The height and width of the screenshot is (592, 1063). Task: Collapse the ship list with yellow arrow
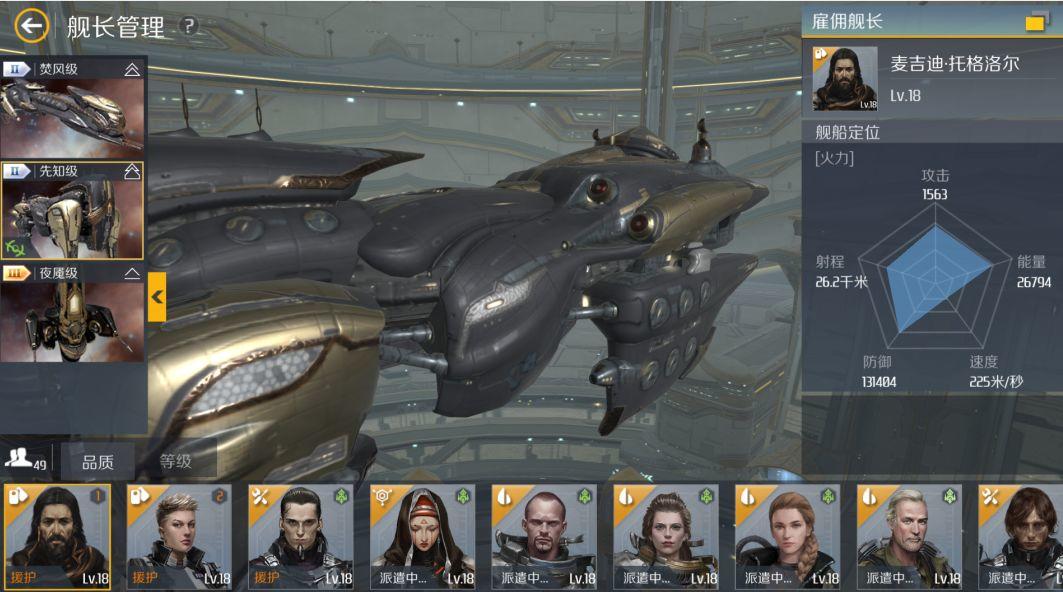click(x=157, y=296)
